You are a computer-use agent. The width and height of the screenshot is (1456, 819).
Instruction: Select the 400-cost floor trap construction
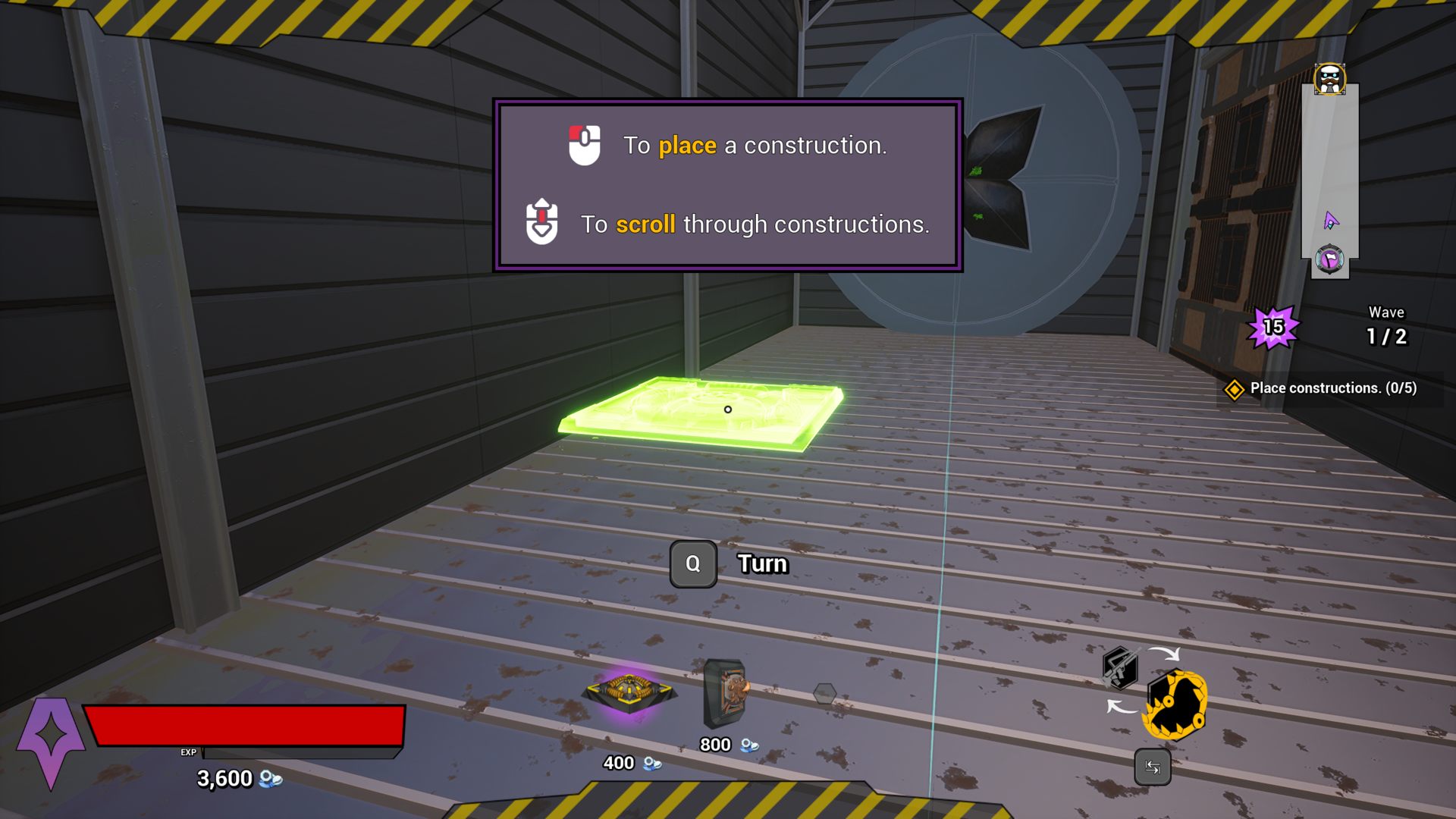pyautogui.click(x=629, y=691)
